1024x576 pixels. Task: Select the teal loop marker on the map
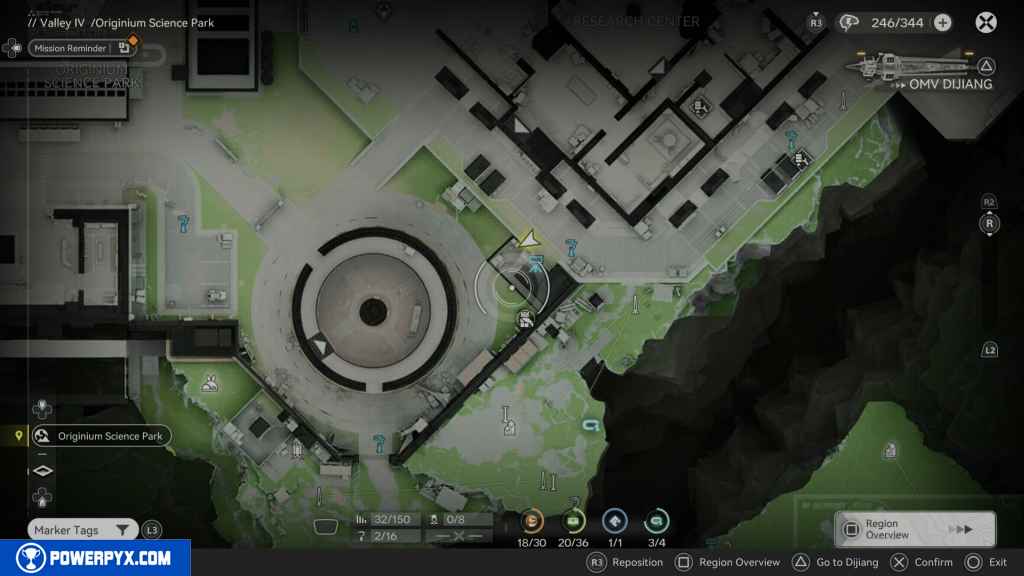[589, 427]
